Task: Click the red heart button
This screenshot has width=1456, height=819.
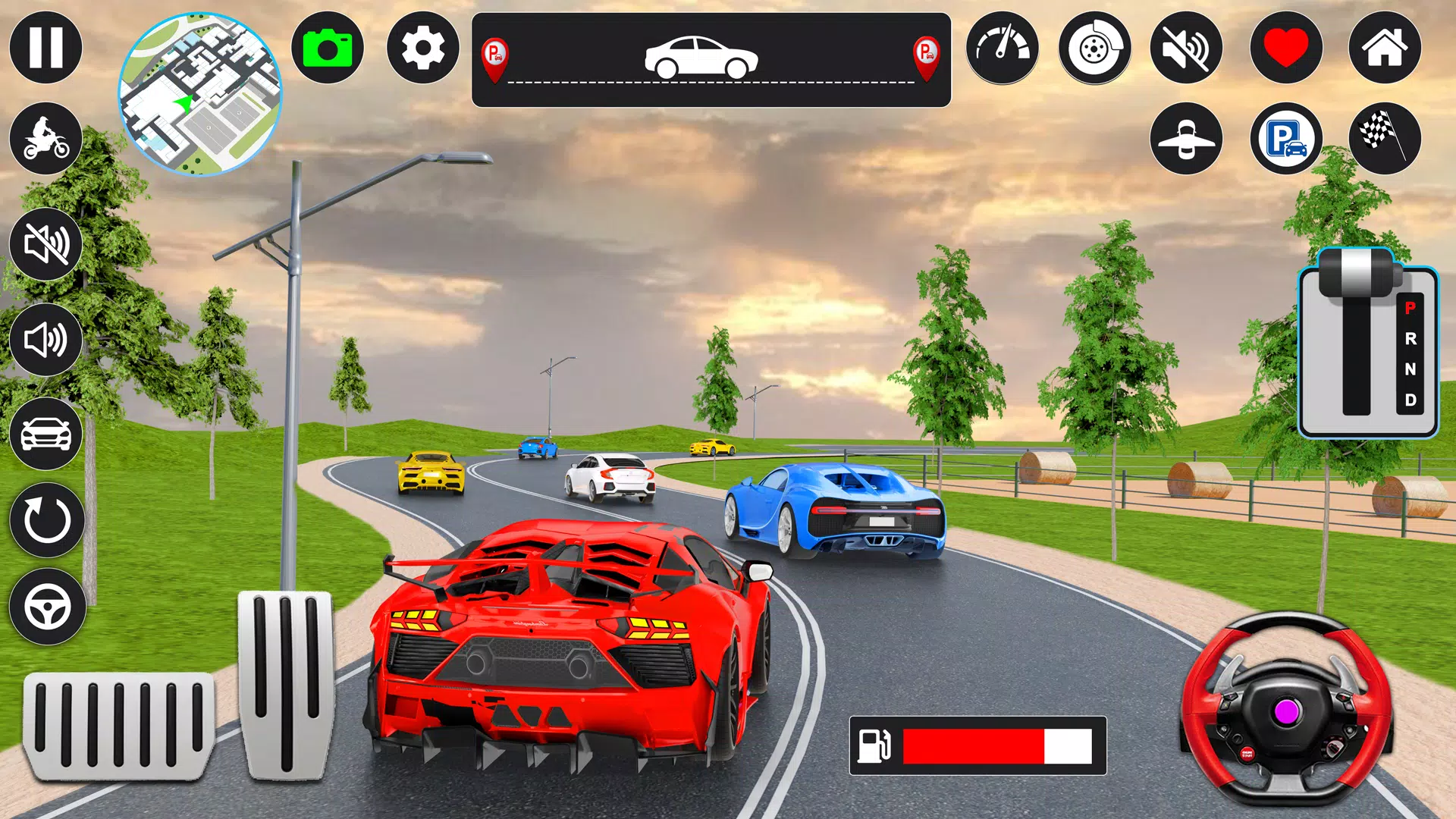Action: pos(1286,48)
